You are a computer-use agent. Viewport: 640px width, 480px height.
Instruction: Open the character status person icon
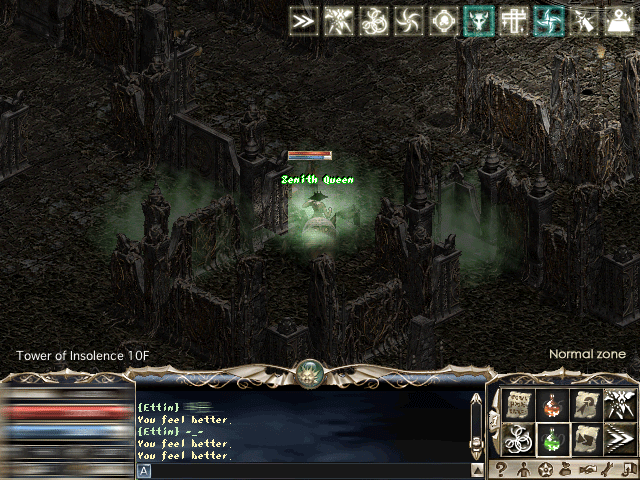tap(525, 469)
